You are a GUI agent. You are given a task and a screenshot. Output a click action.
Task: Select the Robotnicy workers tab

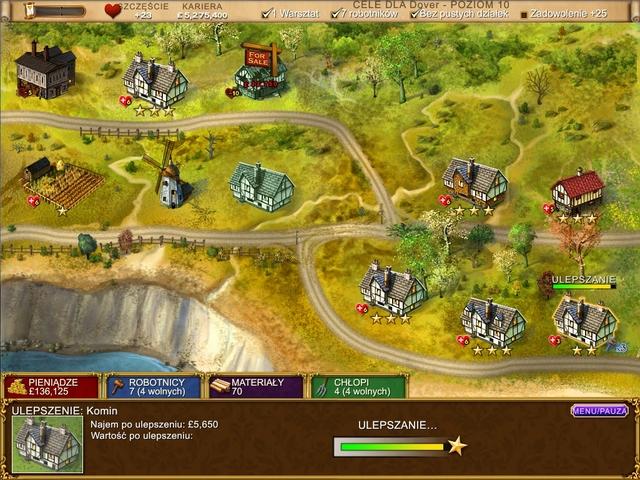[x=153, y=387]
